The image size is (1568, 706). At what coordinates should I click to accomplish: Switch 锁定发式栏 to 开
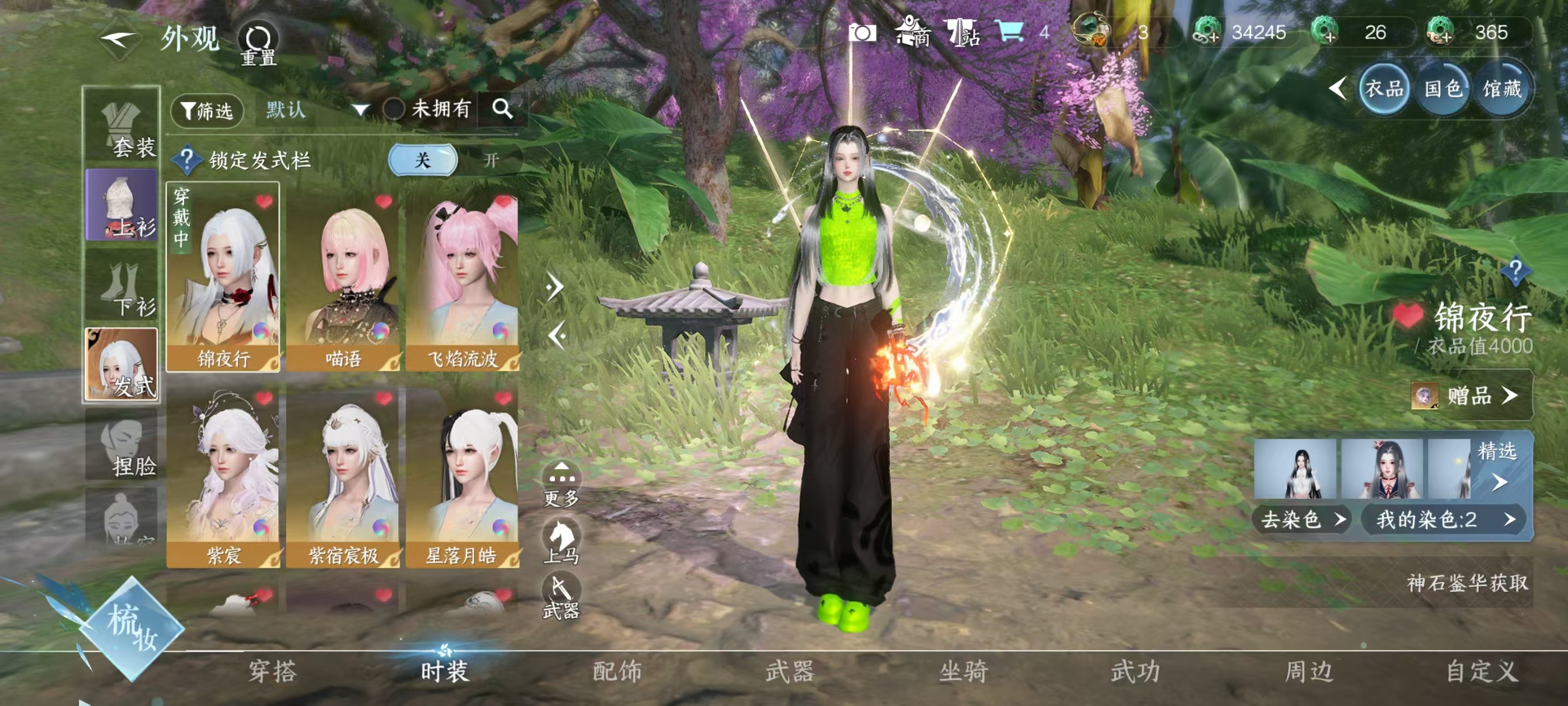(491, 160)
